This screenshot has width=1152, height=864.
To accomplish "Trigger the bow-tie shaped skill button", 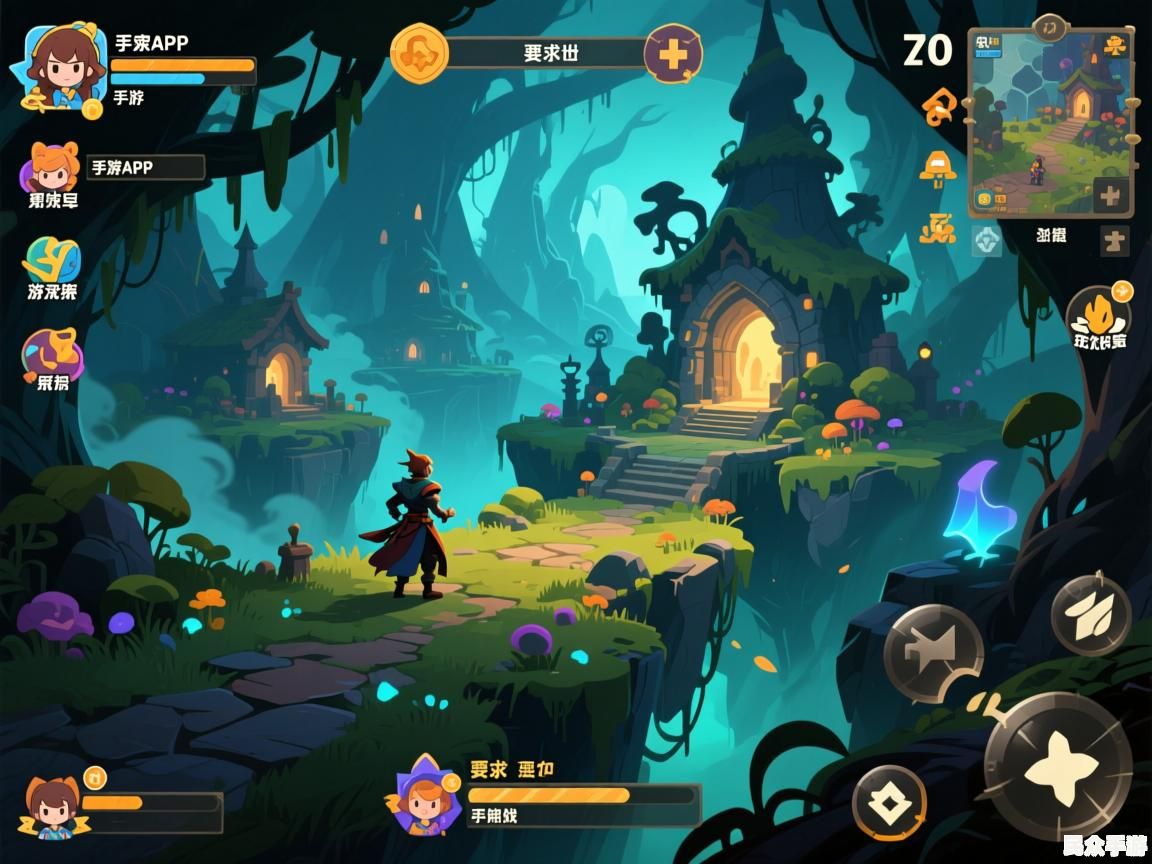I will (x=932, y=653).
